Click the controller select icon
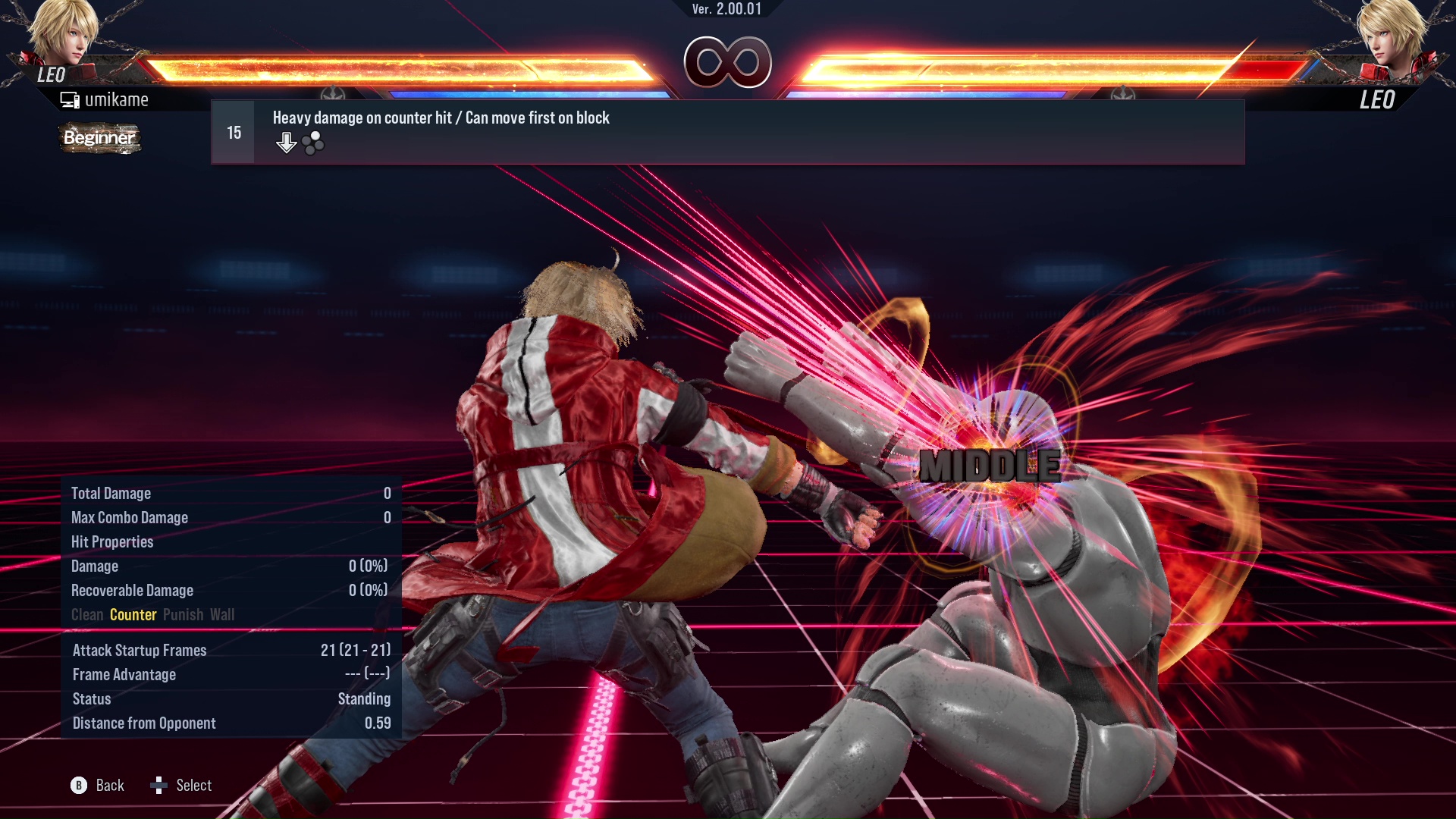 click(x=161, y=786)
